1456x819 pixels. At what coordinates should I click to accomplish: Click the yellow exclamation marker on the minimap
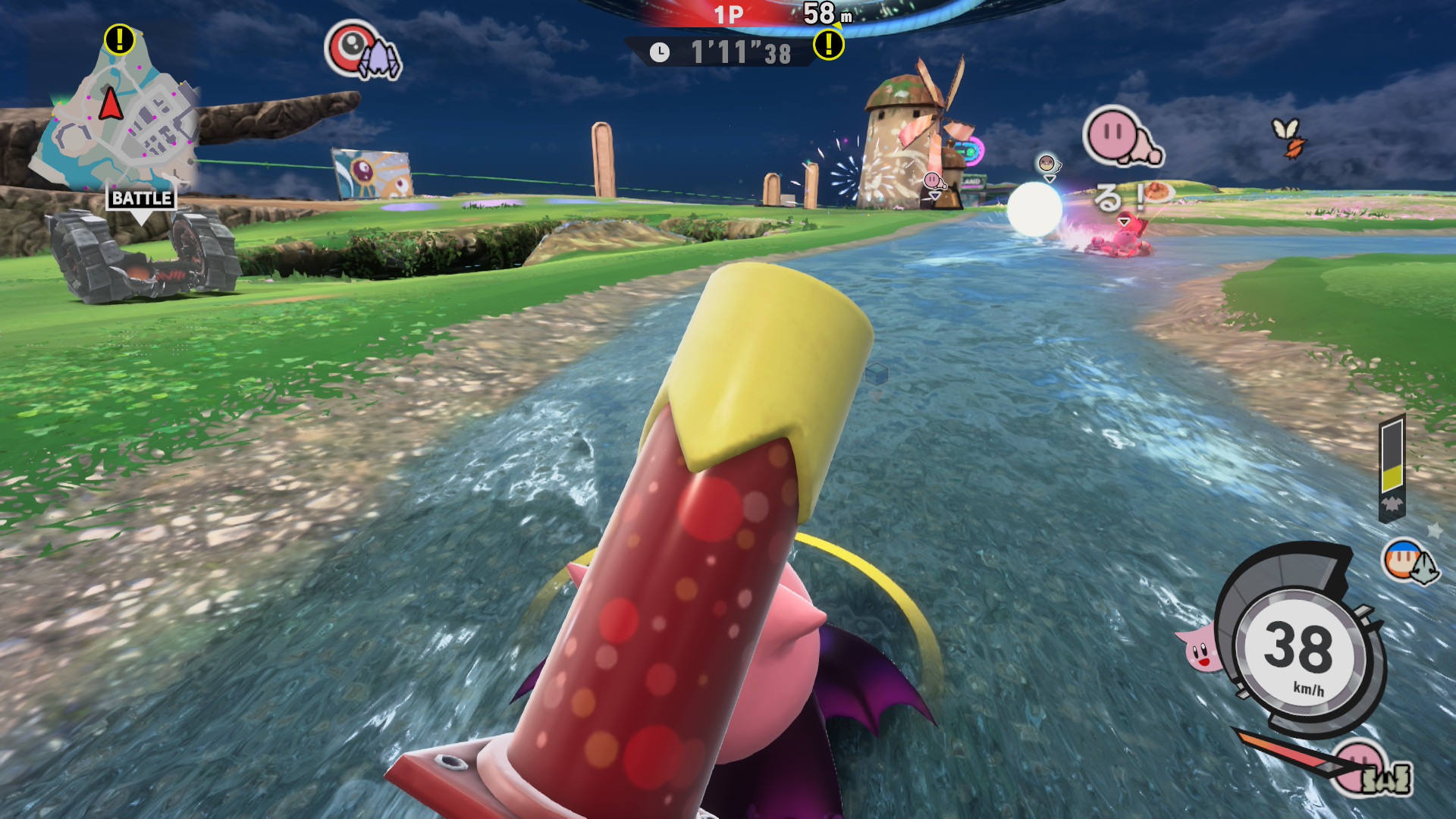[119, 39]
